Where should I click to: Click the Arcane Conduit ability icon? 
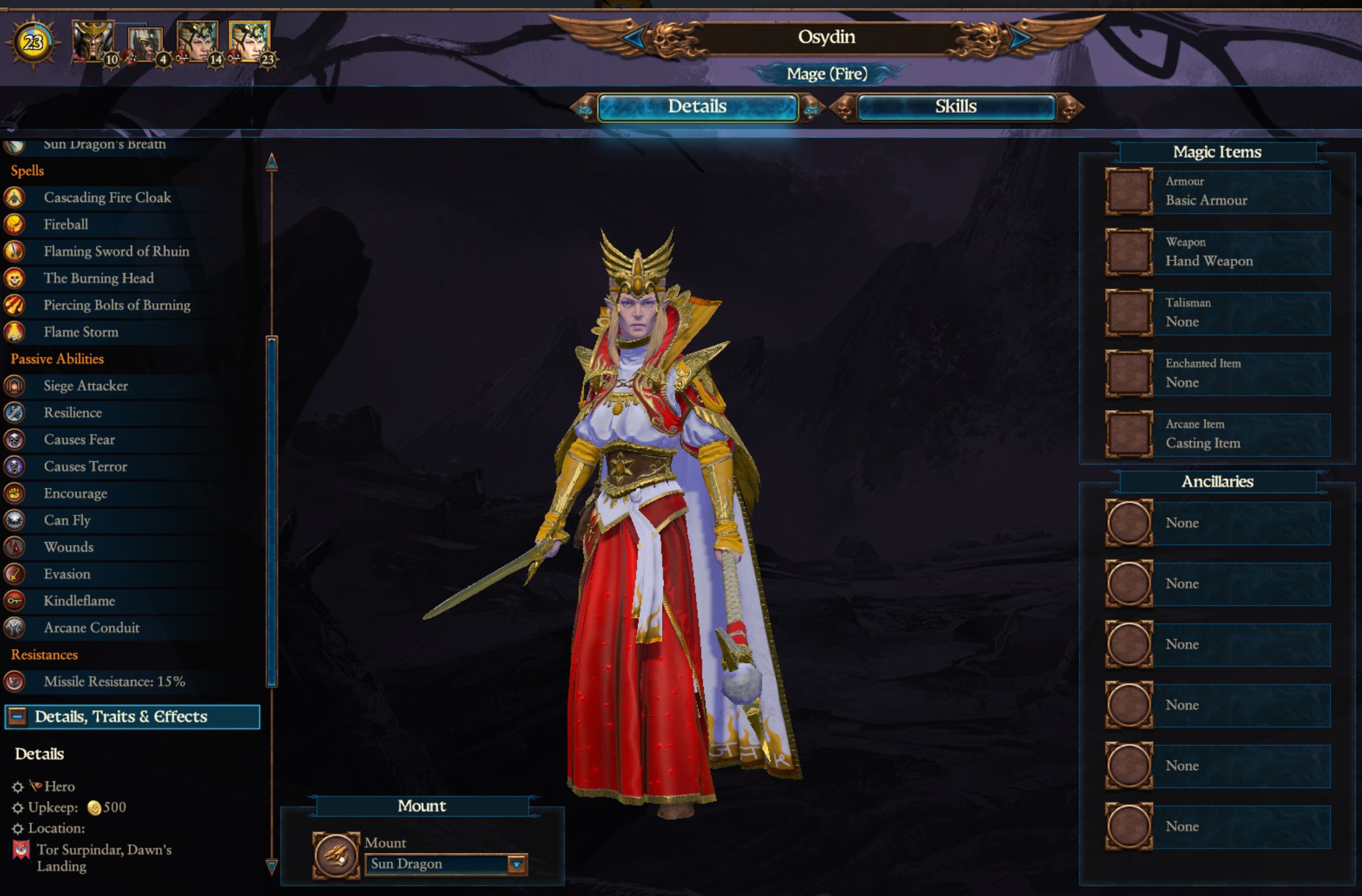[x=16, y=628]
